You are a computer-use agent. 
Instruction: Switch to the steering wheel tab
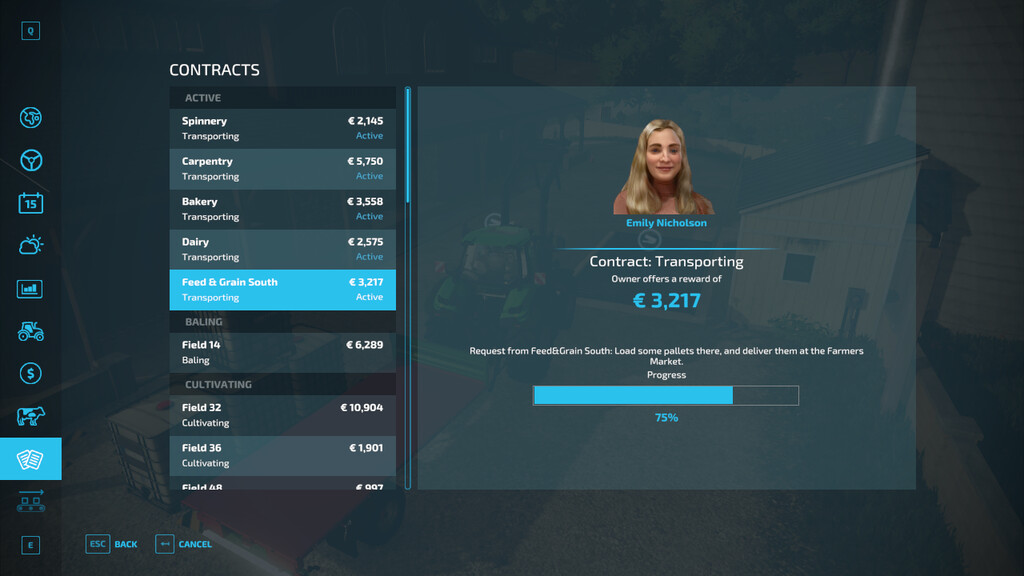(31, 160)
